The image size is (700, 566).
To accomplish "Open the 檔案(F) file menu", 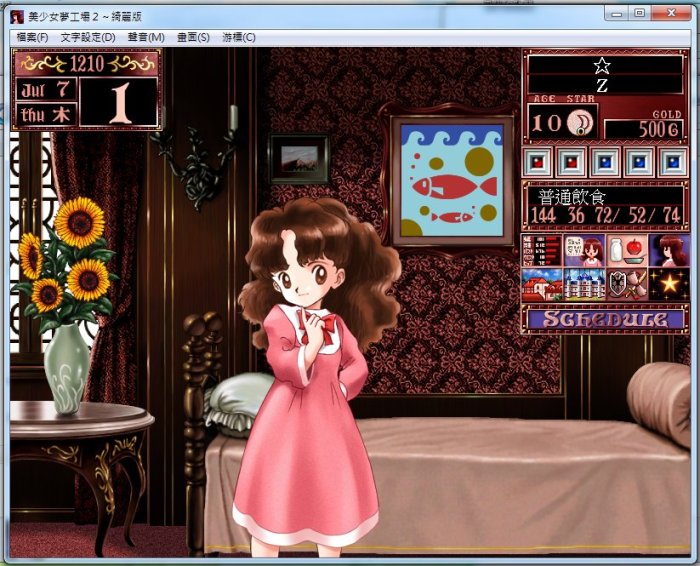I will [x=32, y=37].
